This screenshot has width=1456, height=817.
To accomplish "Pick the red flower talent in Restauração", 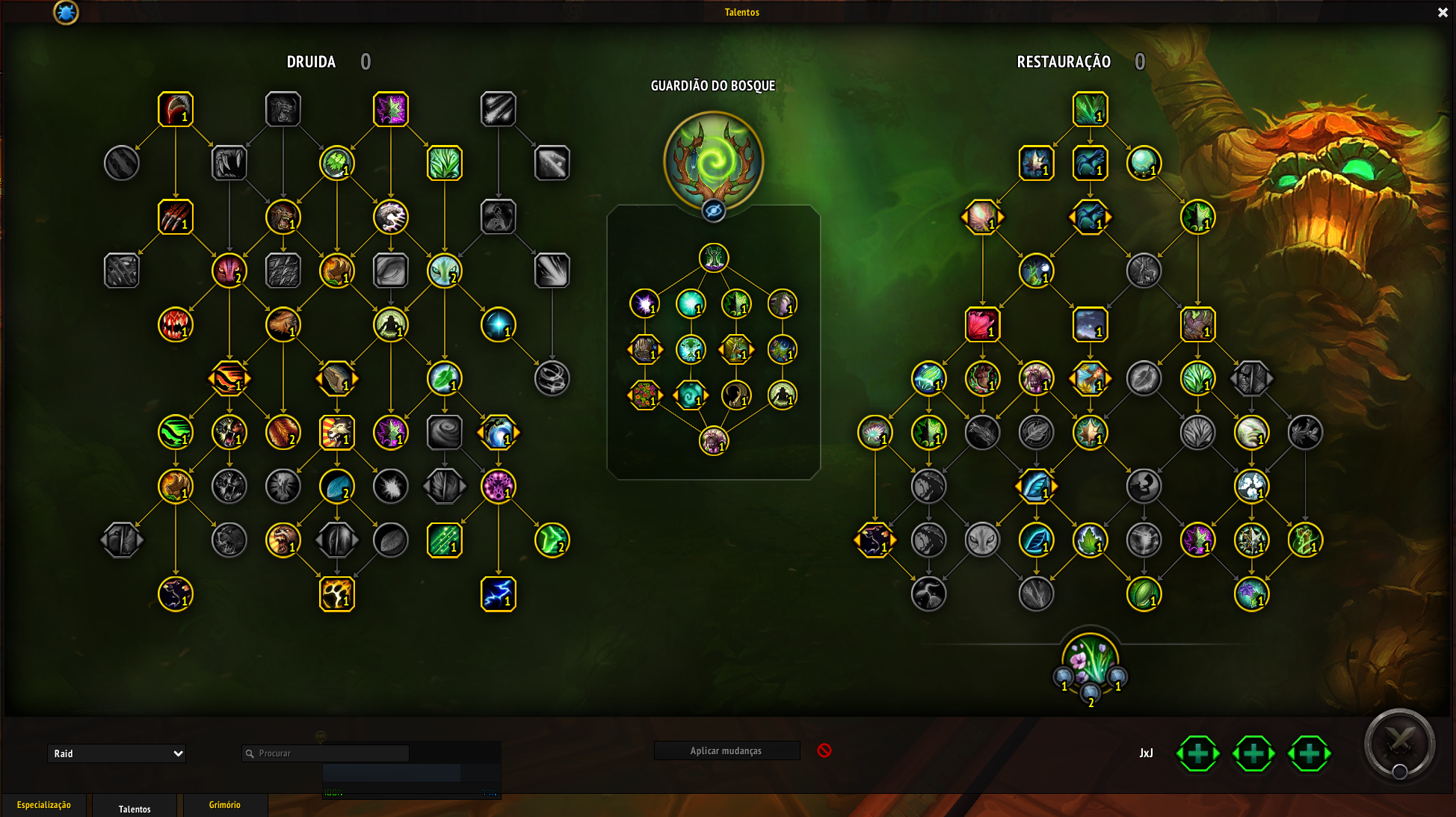I will [983, 325].
